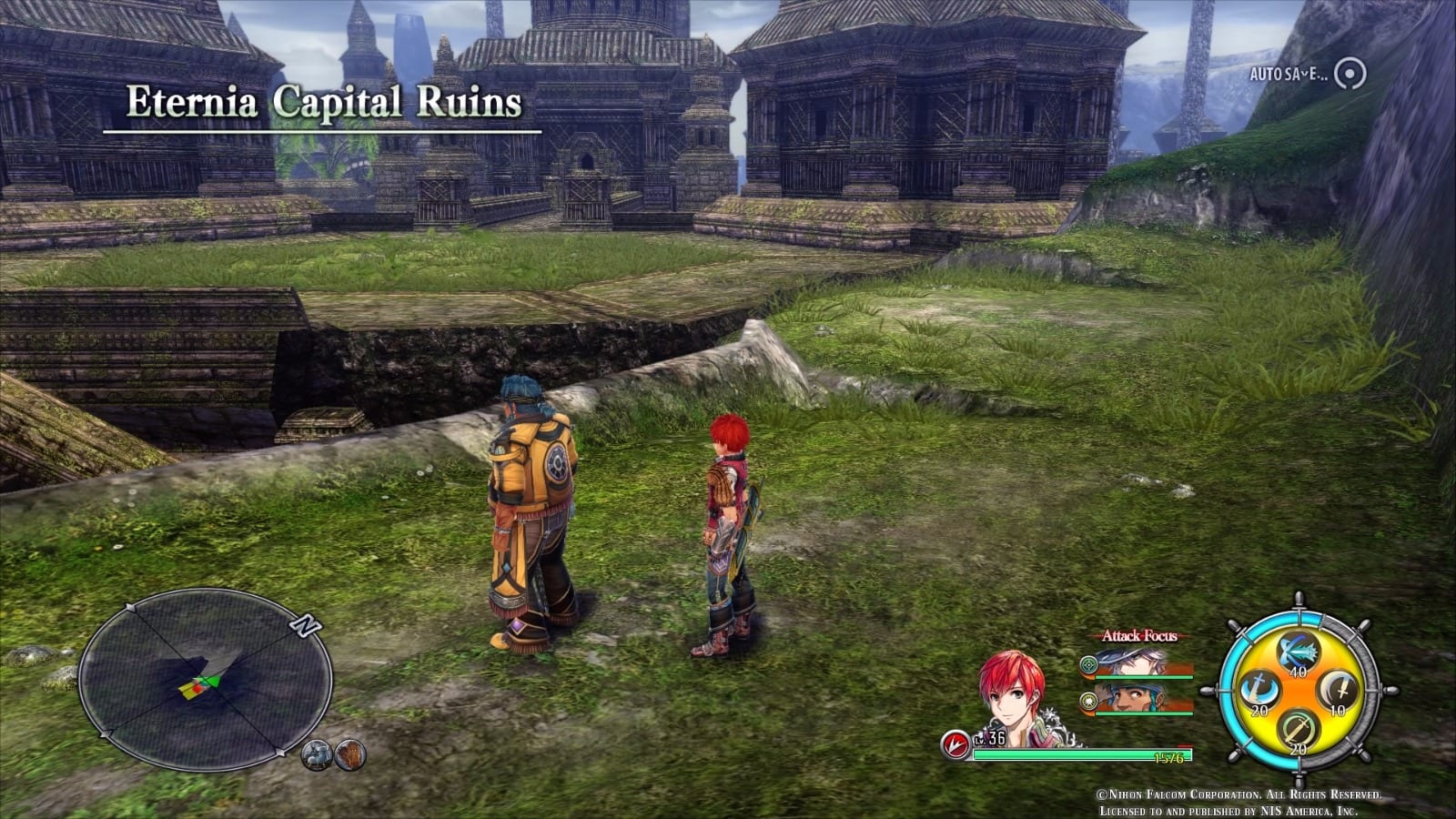
Task: Select the Slash skill showing 40 SP
Action: coord(1299,651)
